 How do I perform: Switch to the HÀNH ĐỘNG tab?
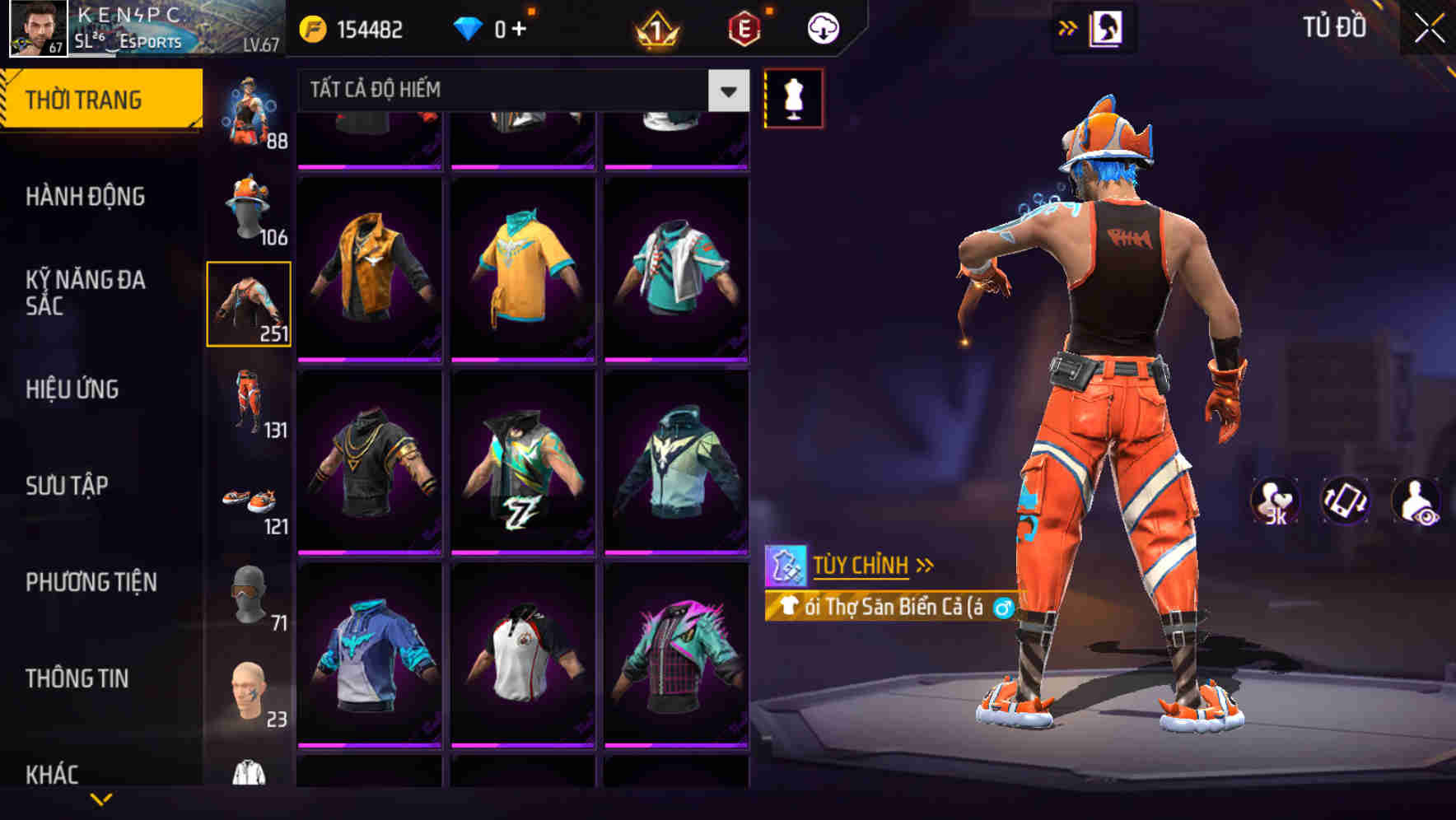(86, 197)
